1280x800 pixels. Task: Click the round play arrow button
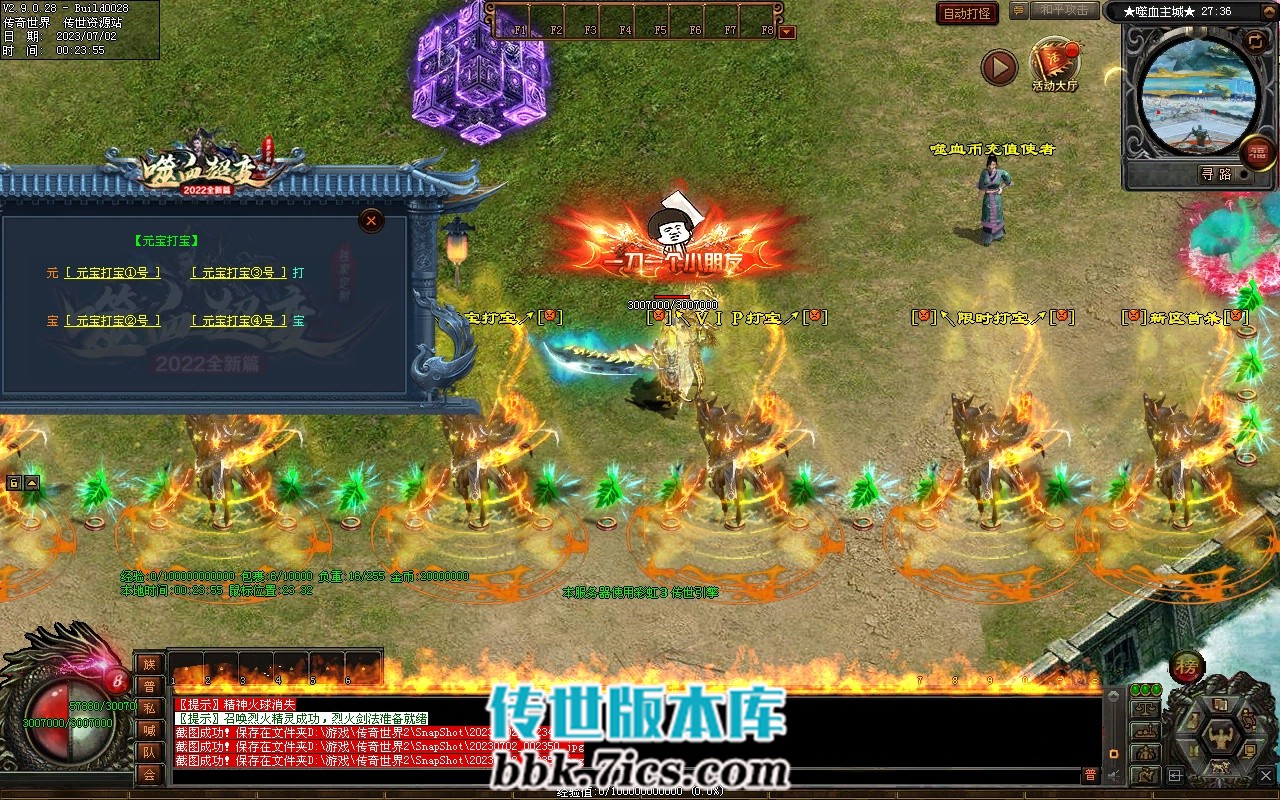click(x=998, y=67)
